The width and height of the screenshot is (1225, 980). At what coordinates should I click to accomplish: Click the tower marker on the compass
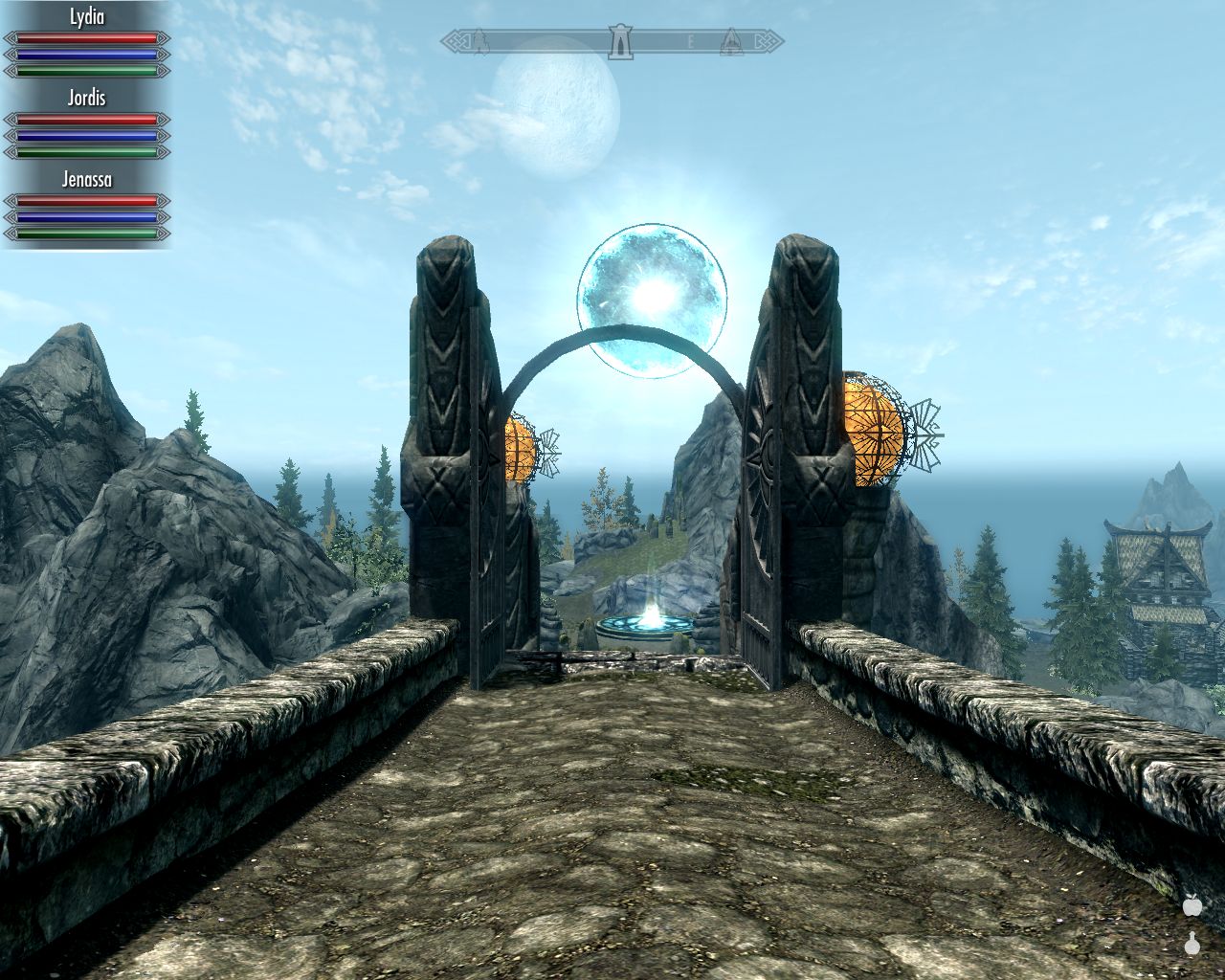[x=621, y=41]
